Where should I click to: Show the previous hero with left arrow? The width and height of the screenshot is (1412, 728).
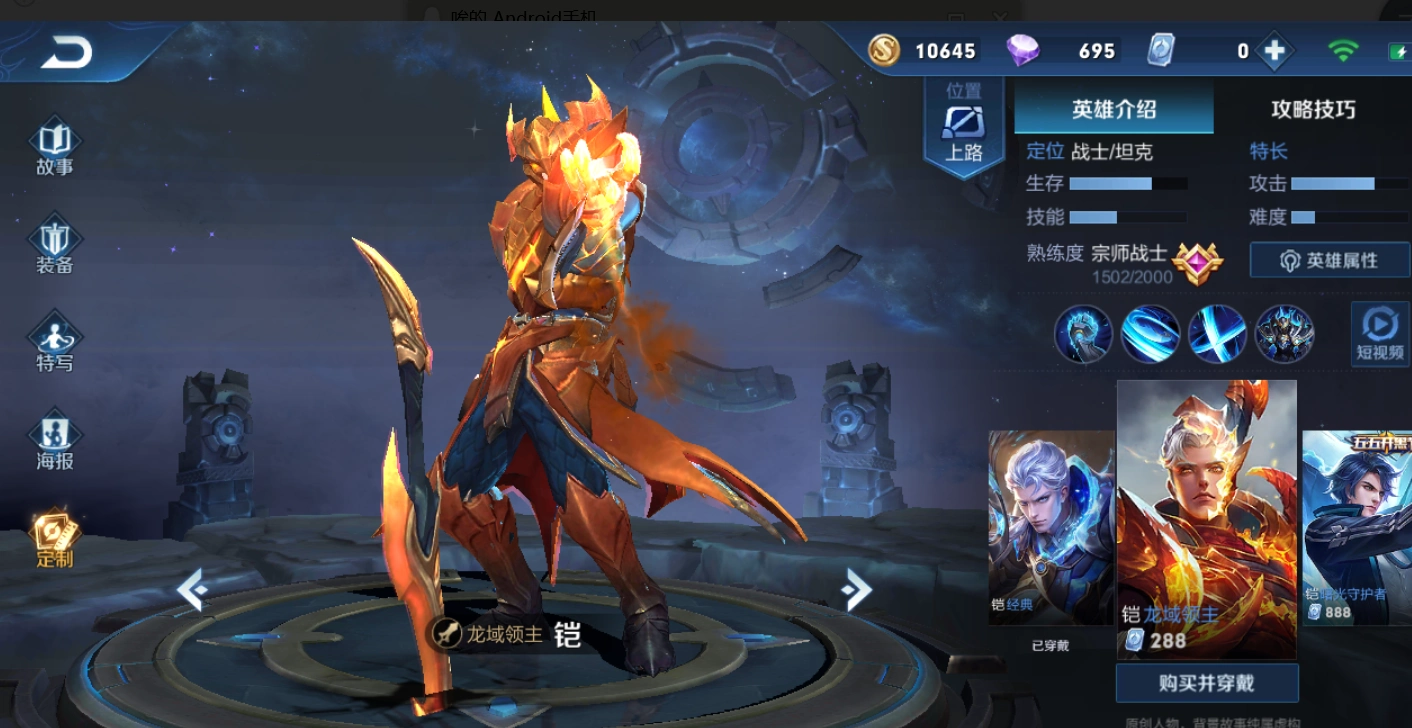pos(191,590)
